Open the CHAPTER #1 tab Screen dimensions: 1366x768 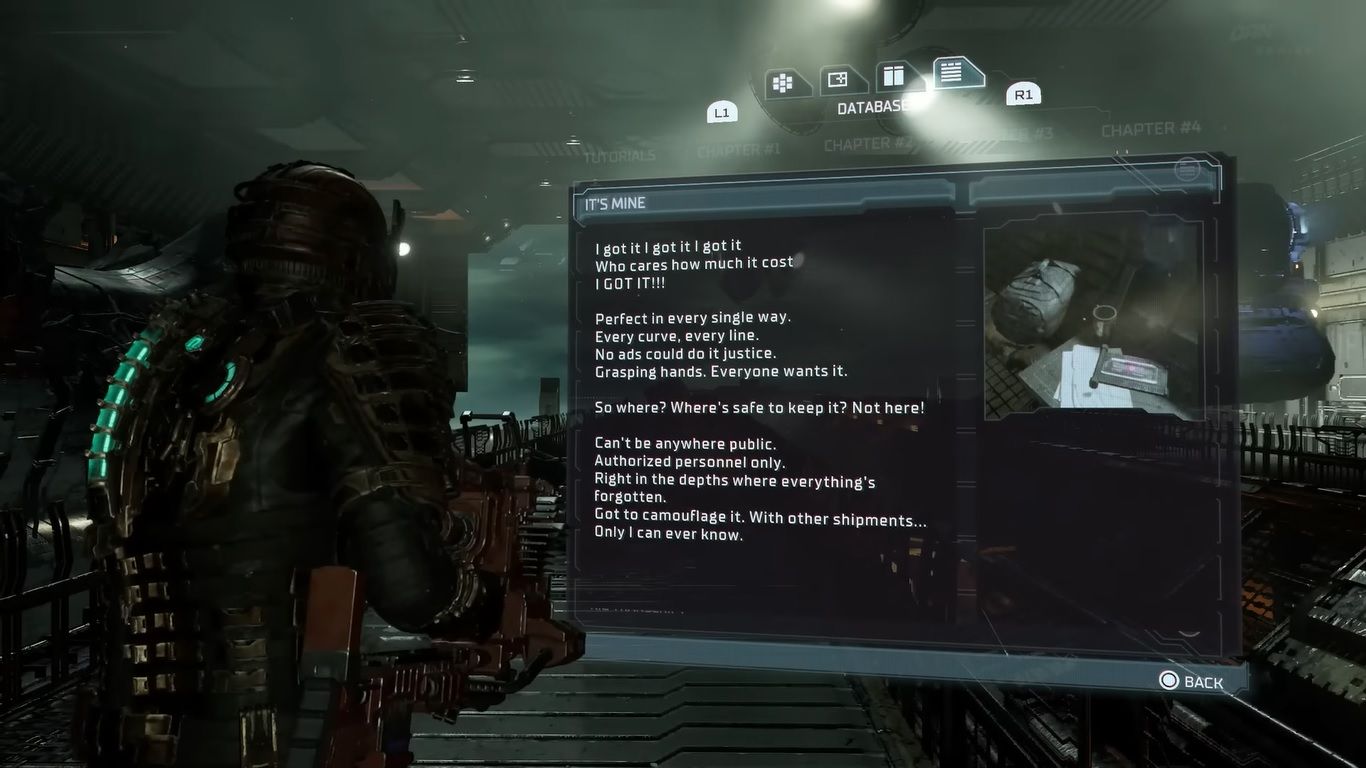[740, 148]
